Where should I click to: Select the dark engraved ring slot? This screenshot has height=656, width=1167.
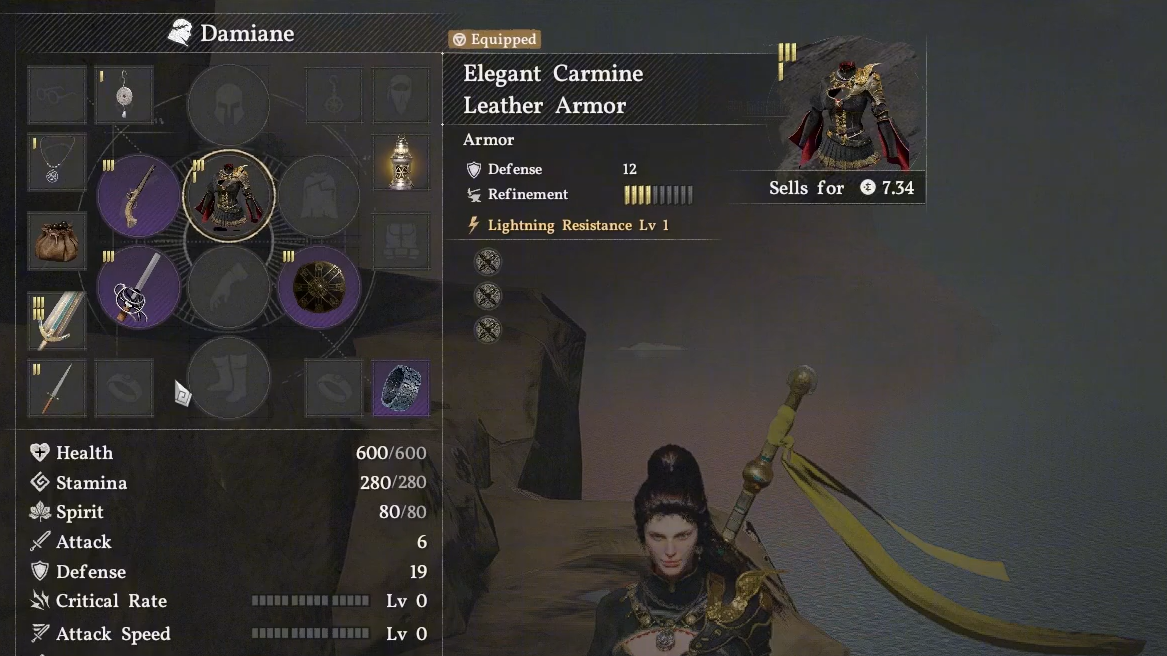point(401,389)
